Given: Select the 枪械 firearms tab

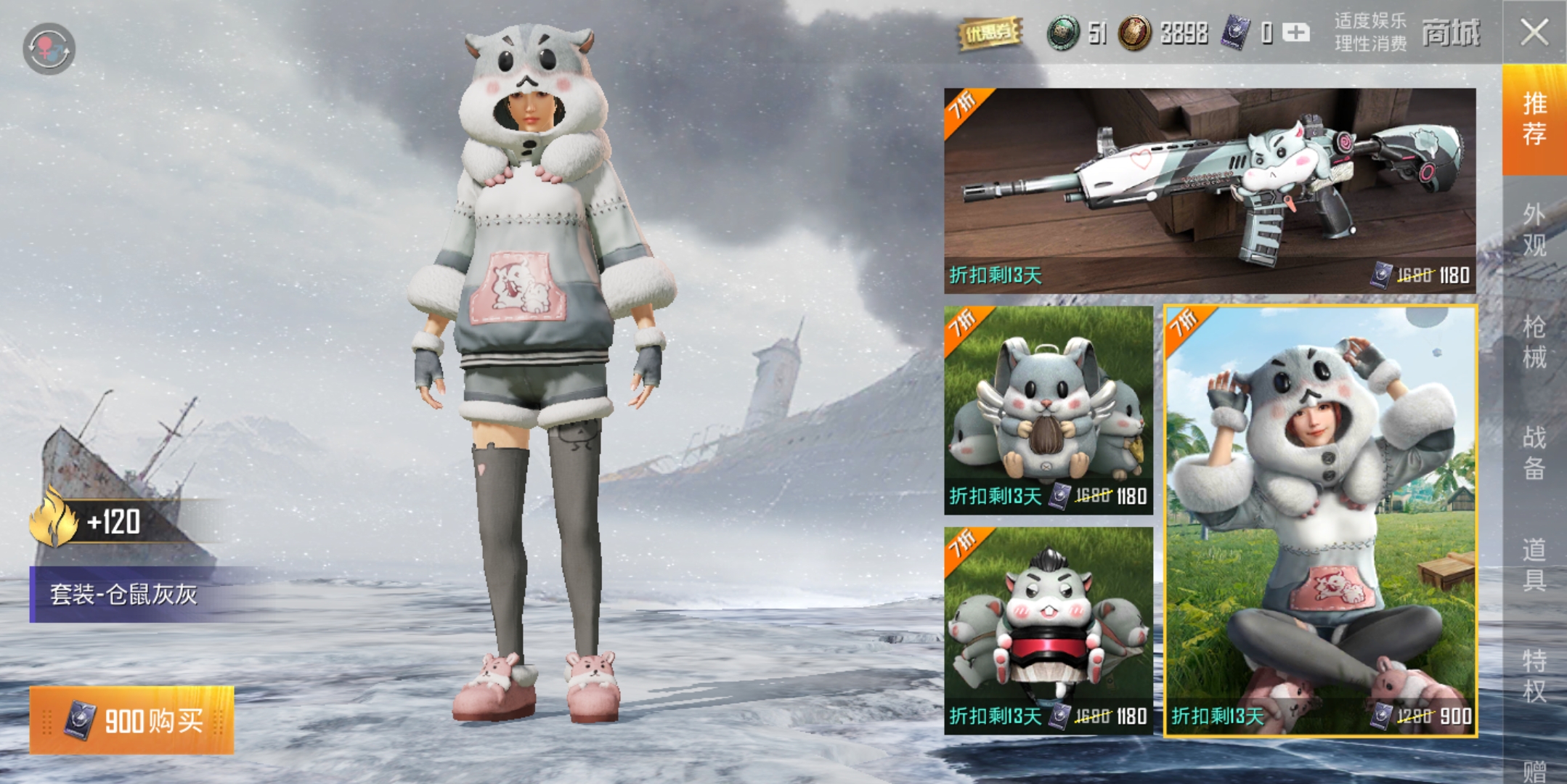Looking at the screenshot, I should 1534,341.
